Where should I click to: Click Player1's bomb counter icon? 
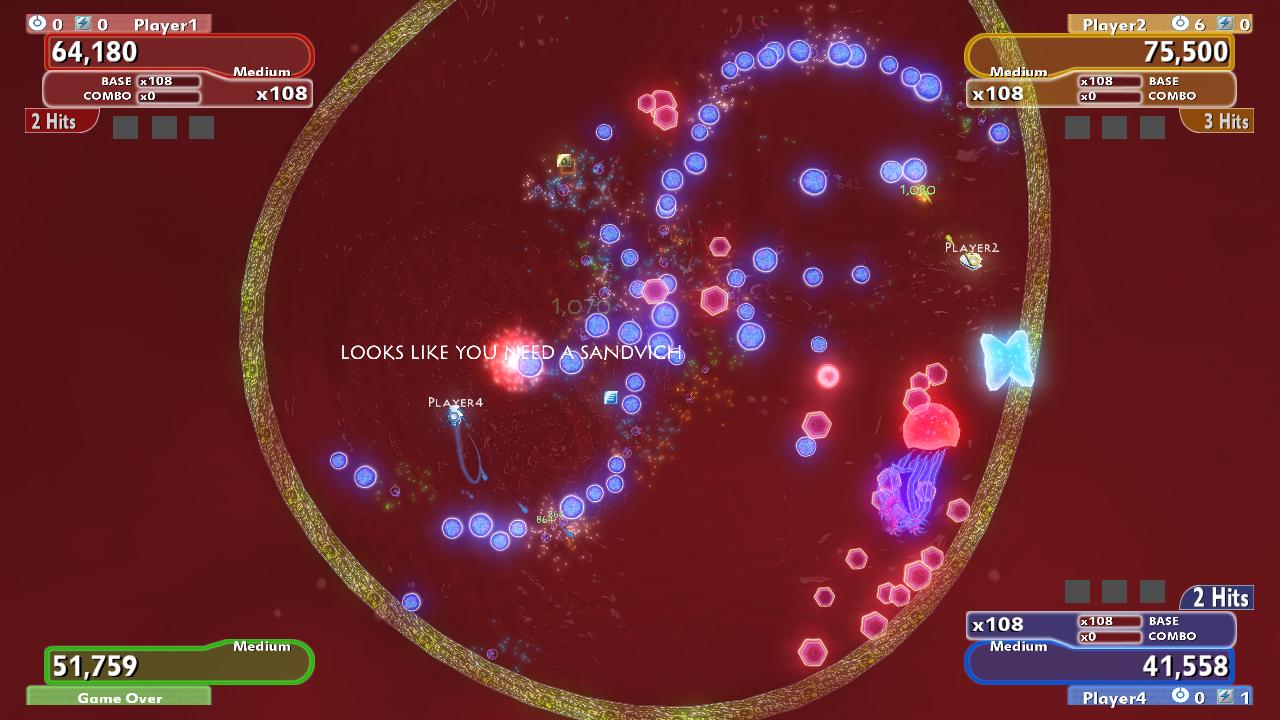pos(37,22)
